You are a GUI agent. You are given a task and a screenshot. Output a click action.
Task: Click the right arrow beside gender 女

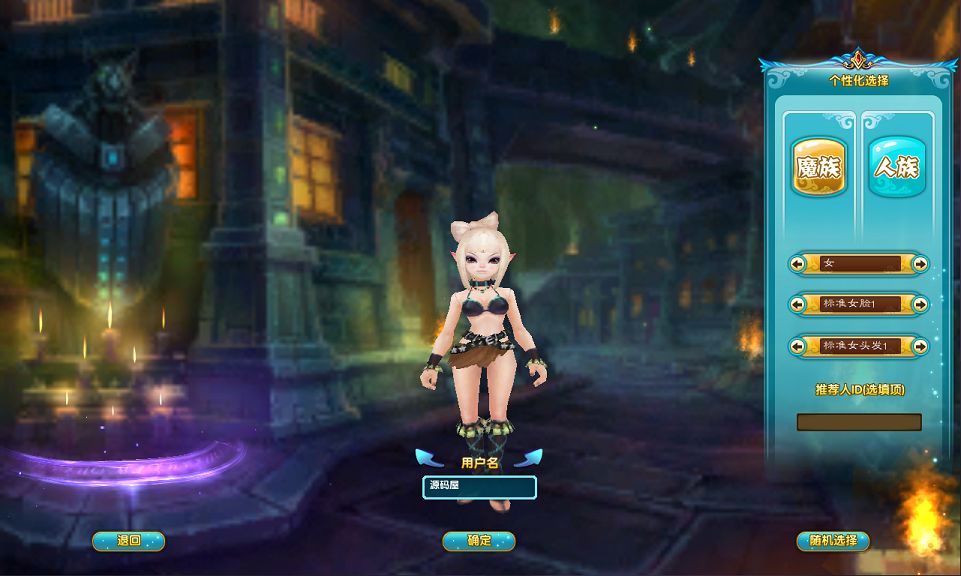point(919,264)
